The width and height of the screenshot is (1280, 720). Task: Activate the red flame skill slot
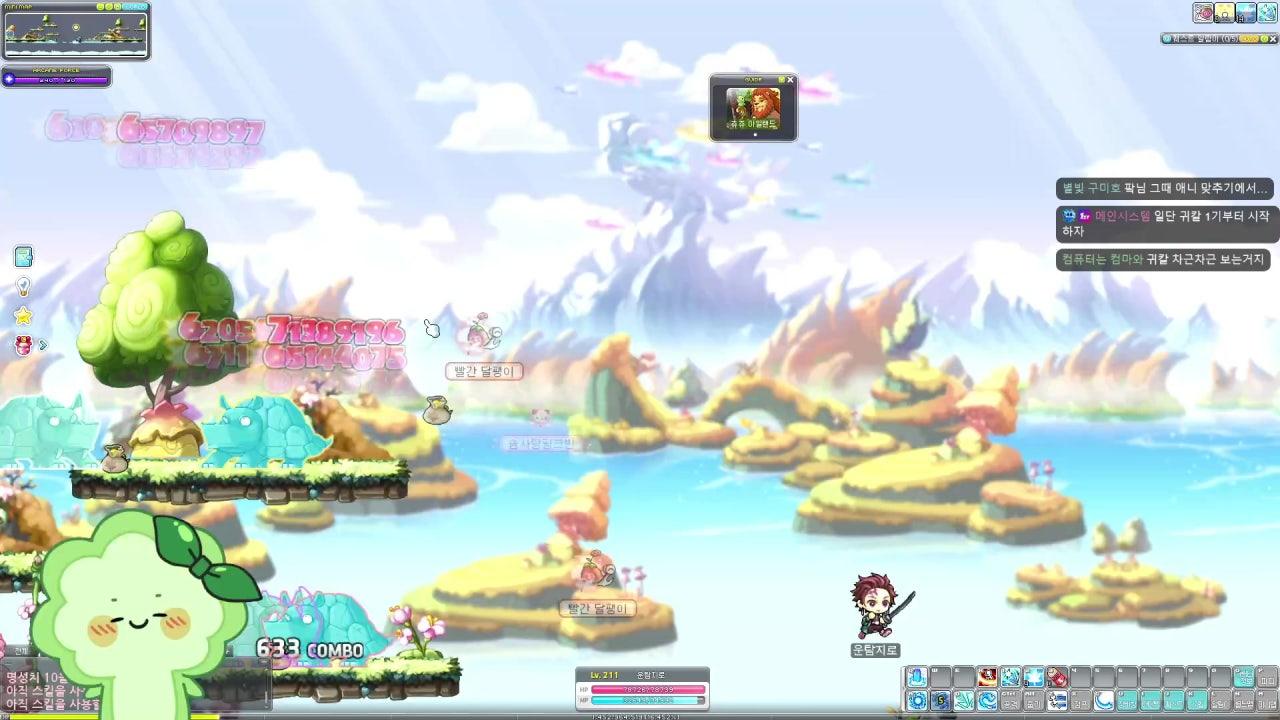987,678
